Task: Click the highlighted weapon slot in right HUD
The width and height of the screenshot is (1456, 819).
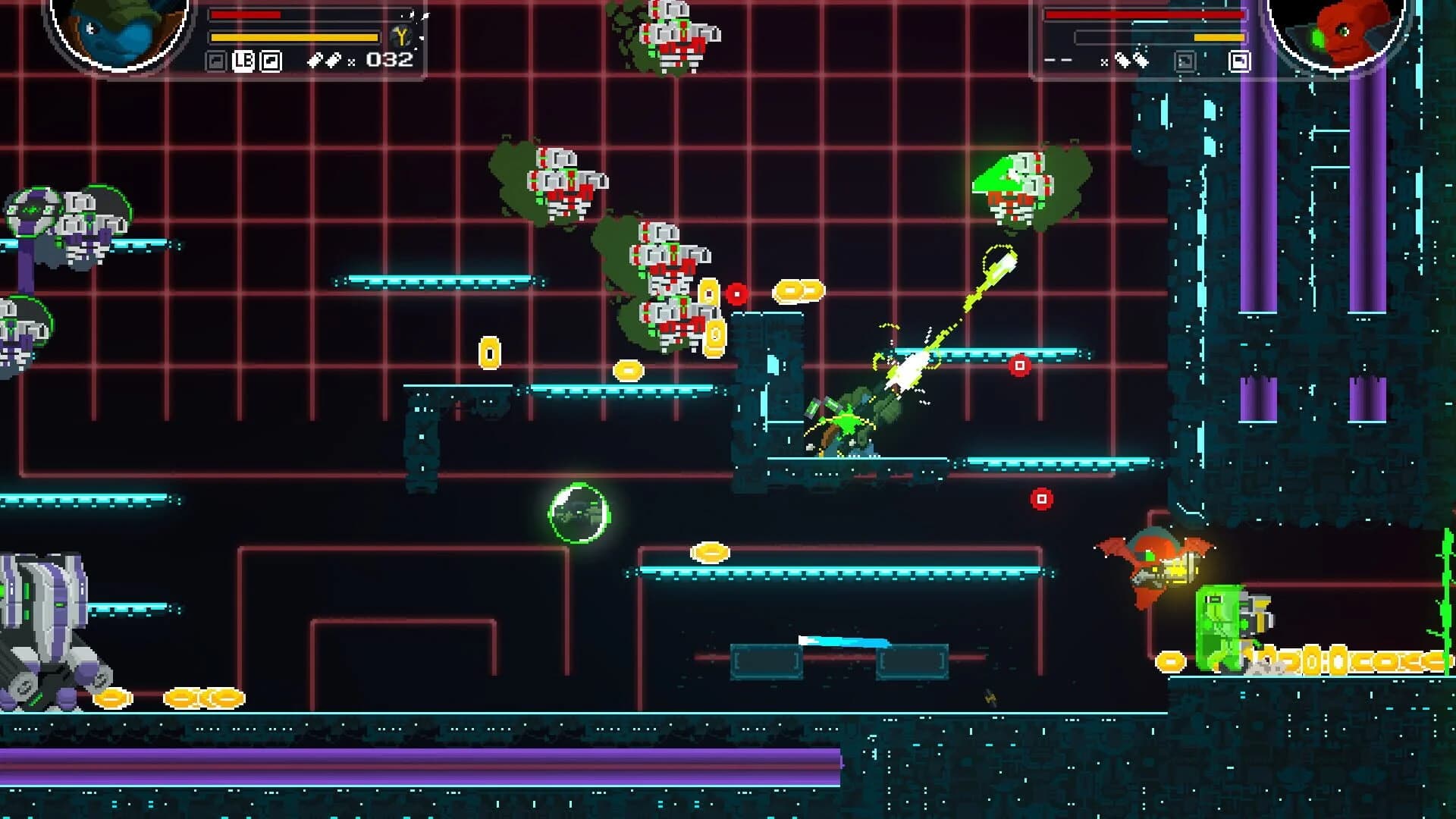Action: coord(1241,61)
